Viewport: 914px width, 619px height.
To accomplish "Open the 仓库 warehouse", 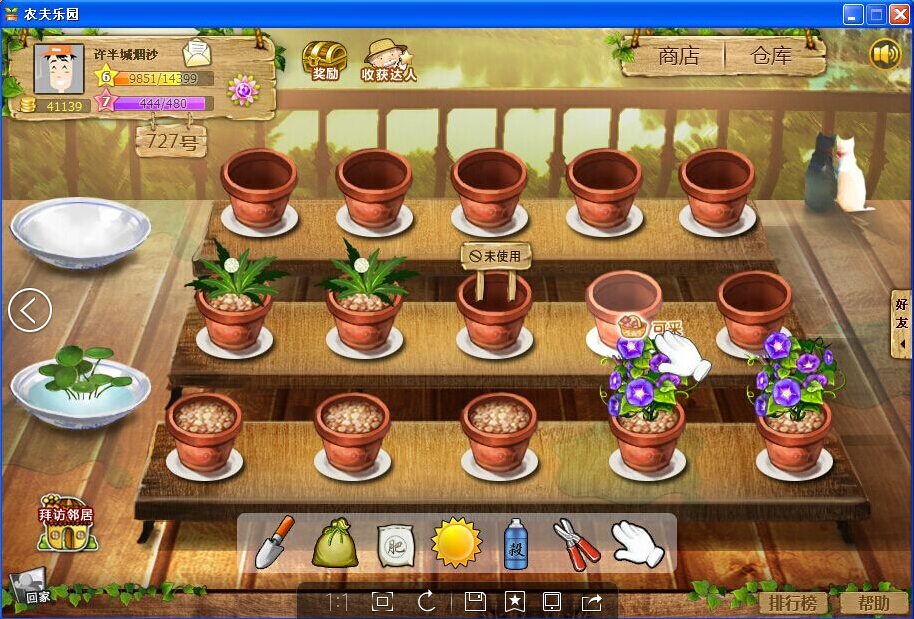I will coord(772,56).
